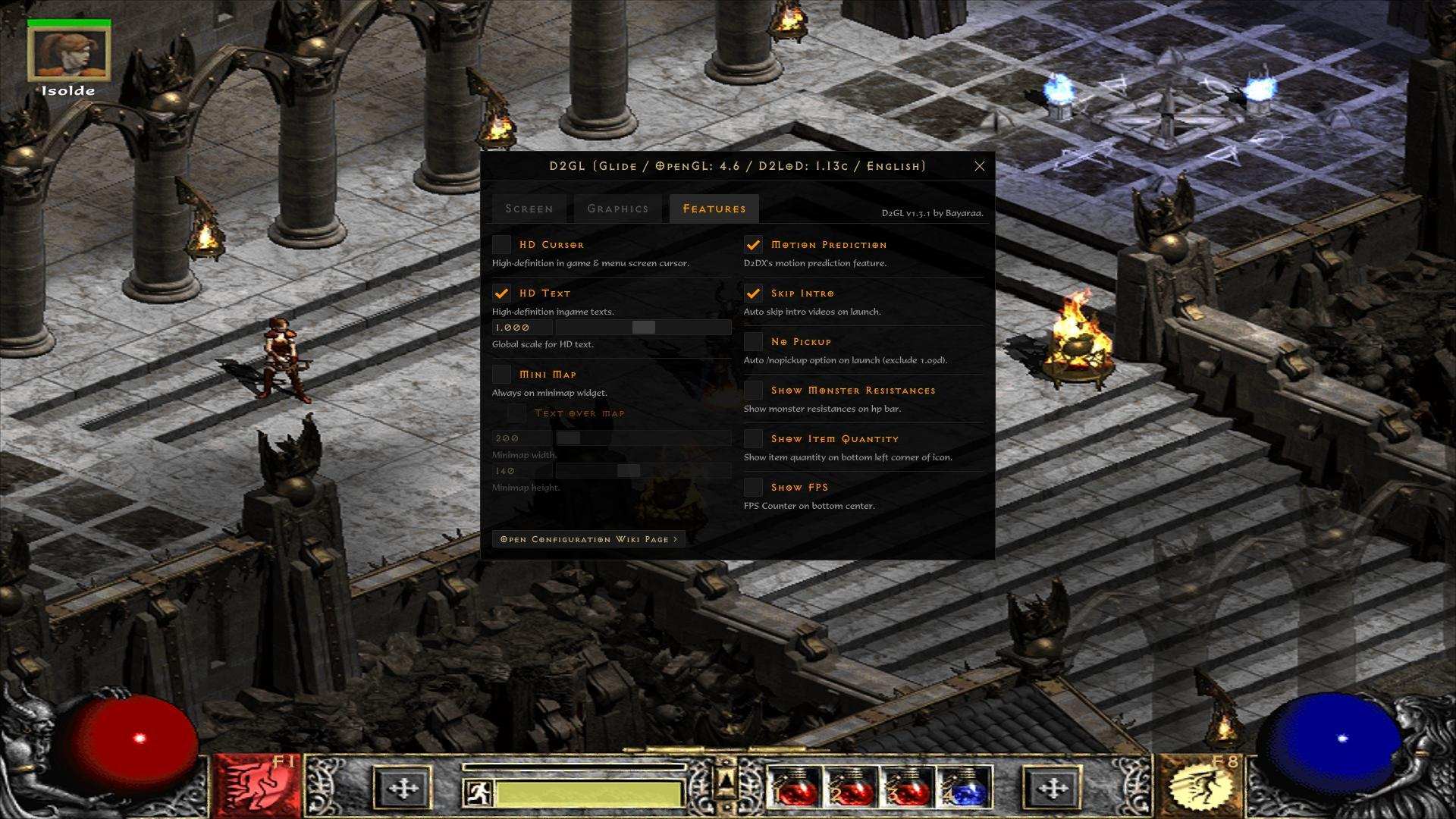Image resolution: width=1456 pixels, height=819 pixels.
Task: Uncheck the Skip Intro option
Action: (x=753, y=293)
